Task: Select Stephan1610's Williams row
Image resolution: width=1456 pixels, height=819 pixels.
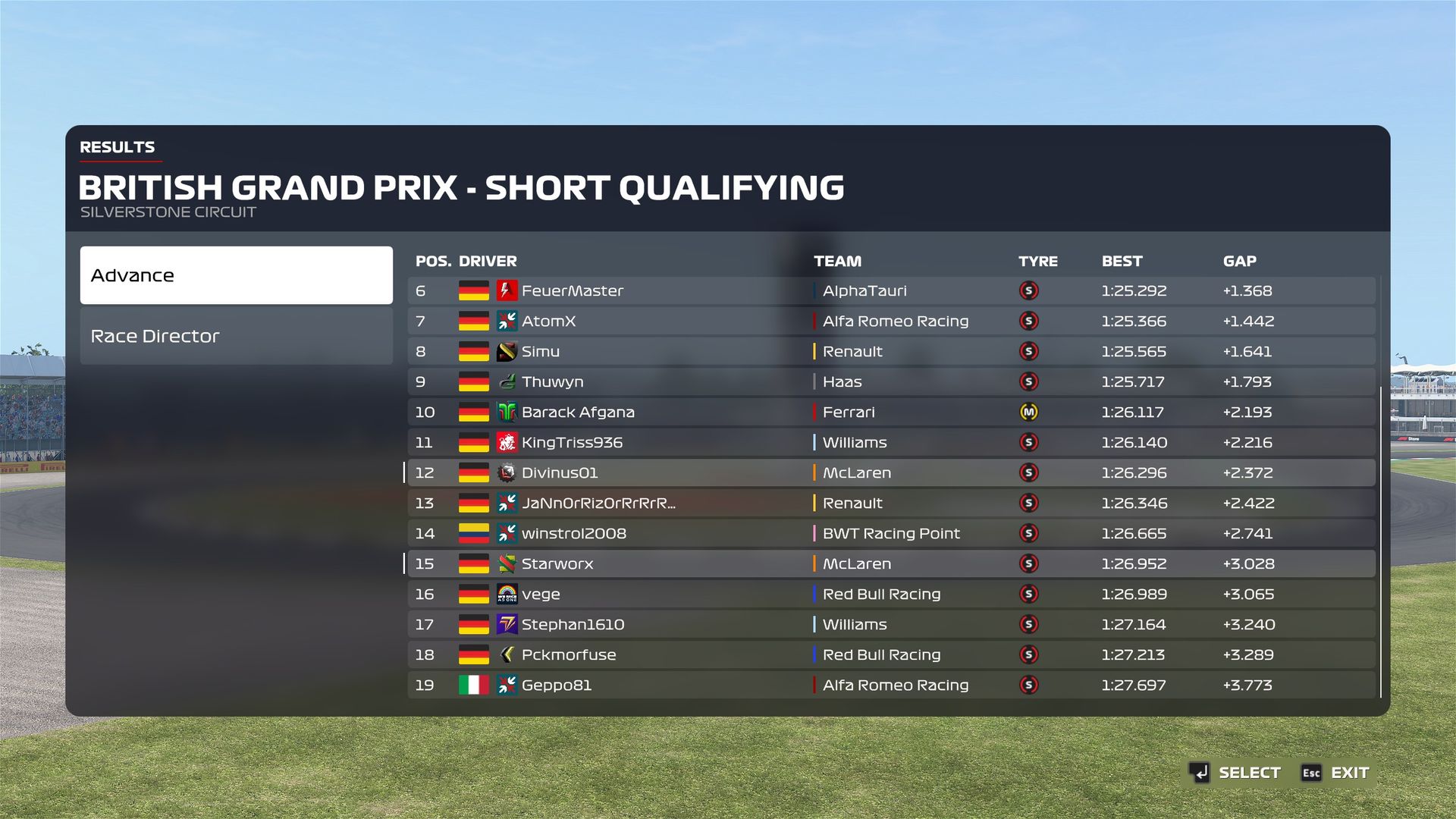Action: pos(891,624)
